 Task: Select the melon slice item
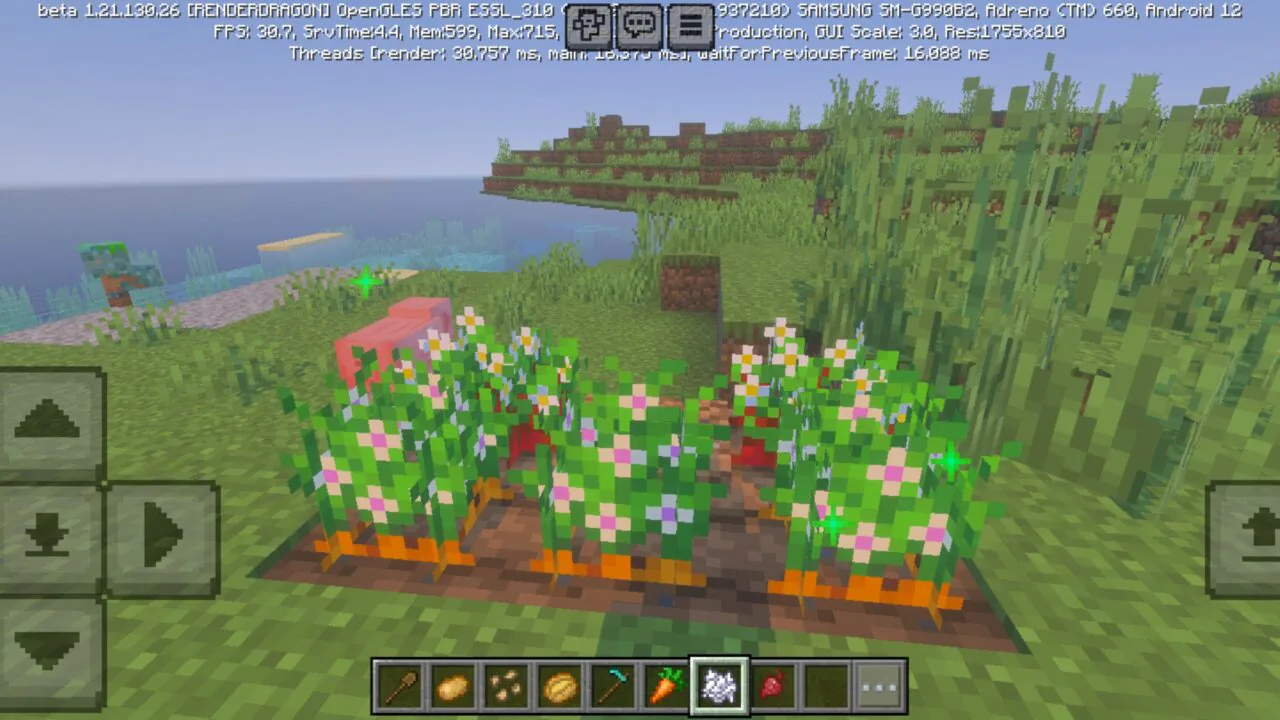[x=558, y=684]
